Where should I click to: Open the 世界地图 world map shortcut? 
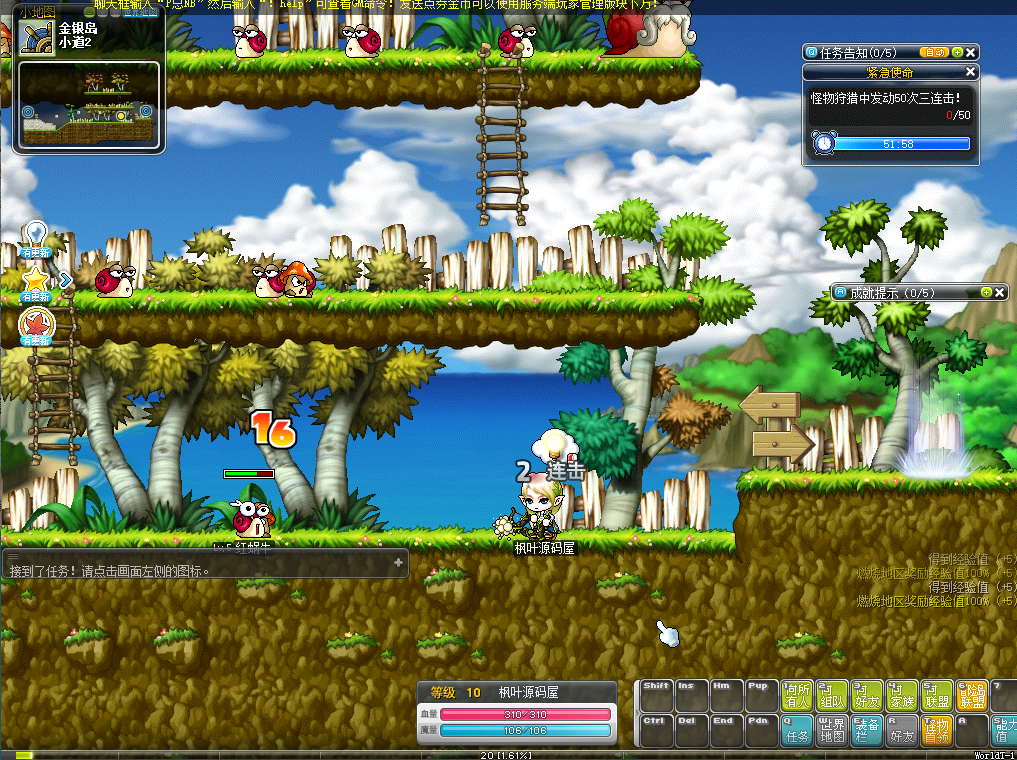pyautogui.click(x=832, y=731)
